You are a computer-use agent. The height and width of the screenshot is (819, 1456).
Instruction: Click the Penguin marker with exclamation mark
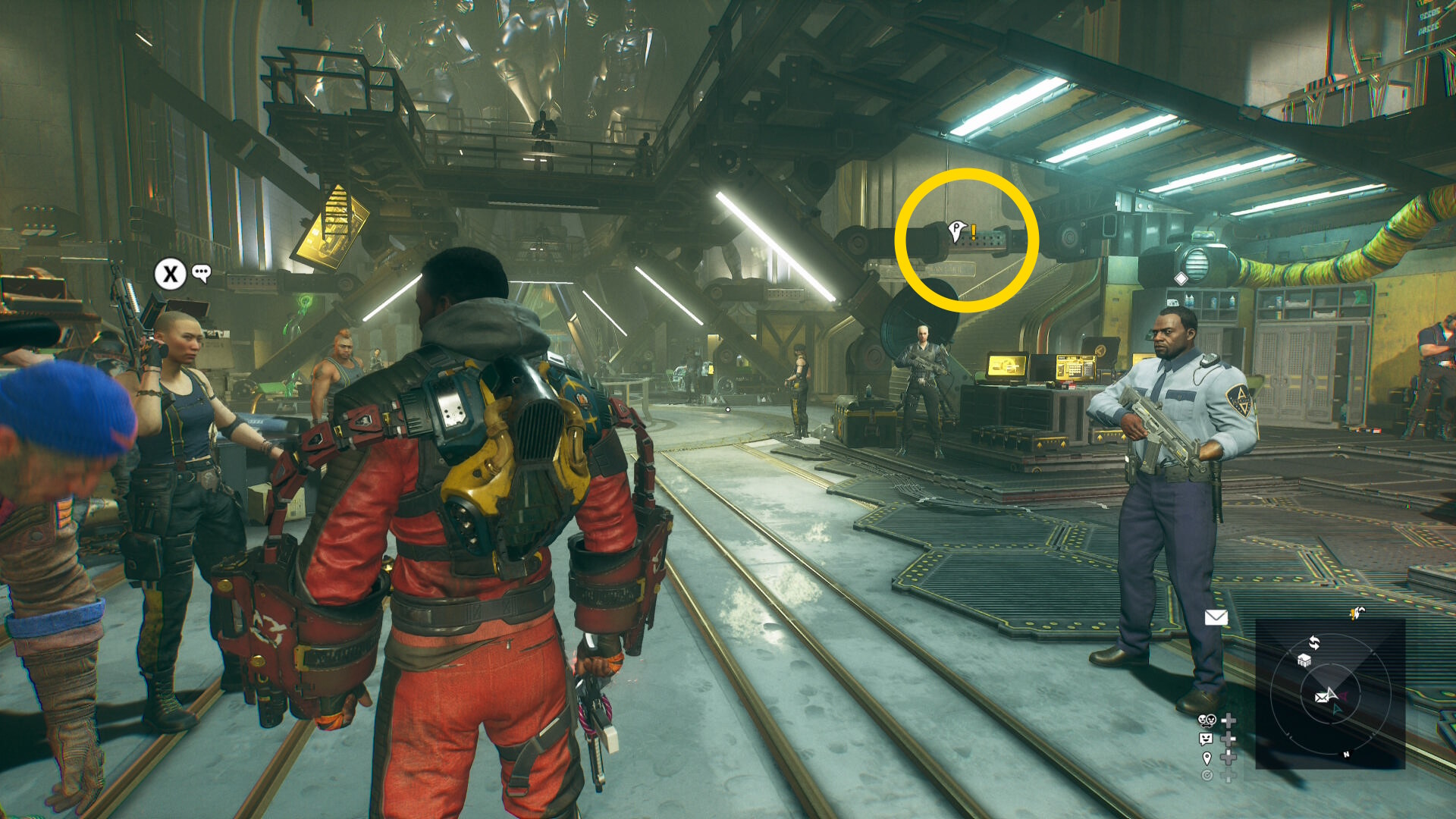[x=961, y=231]
